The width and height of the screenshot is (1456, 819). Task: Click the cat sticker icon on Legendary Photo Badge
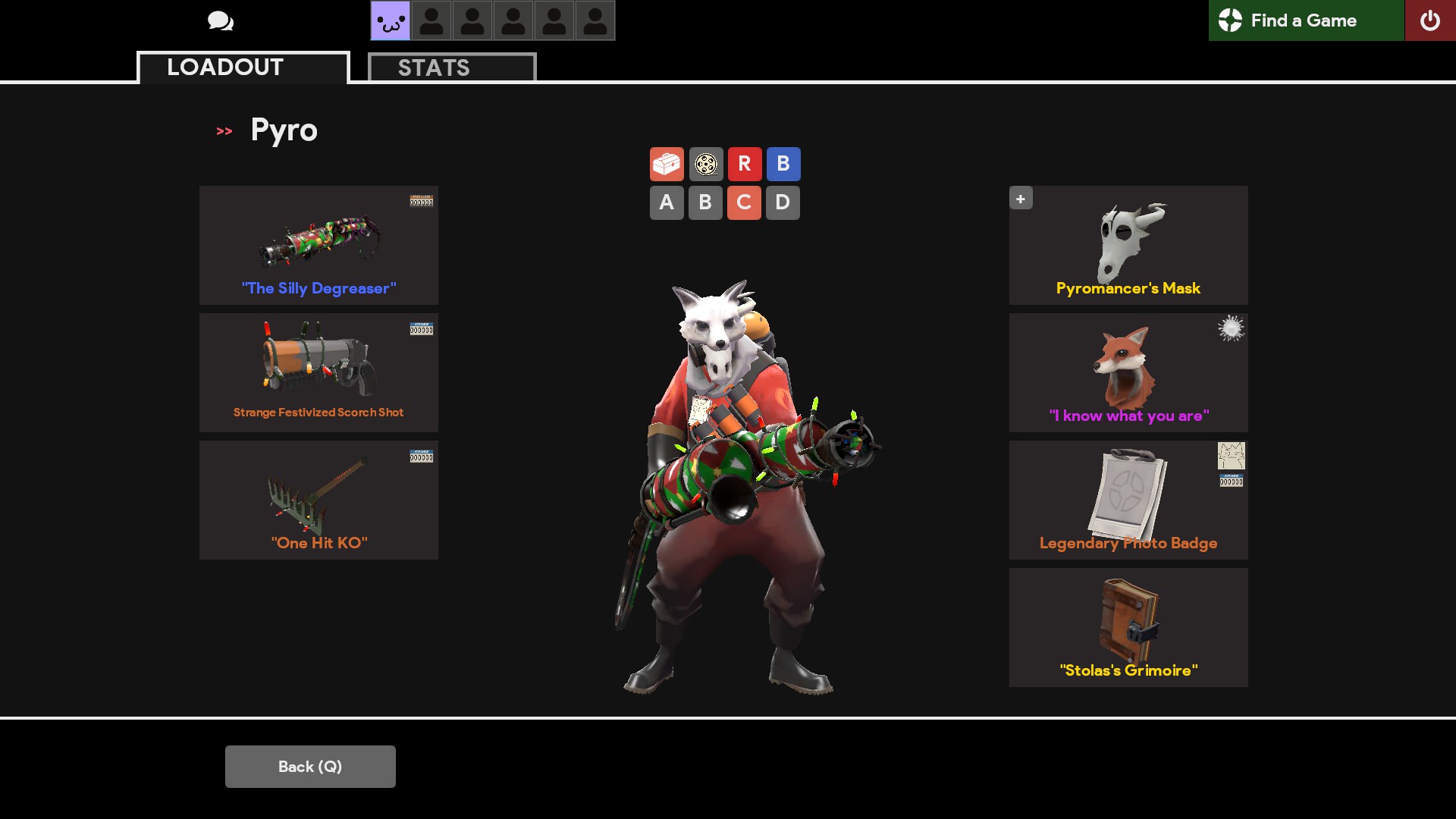[1232, 457]
